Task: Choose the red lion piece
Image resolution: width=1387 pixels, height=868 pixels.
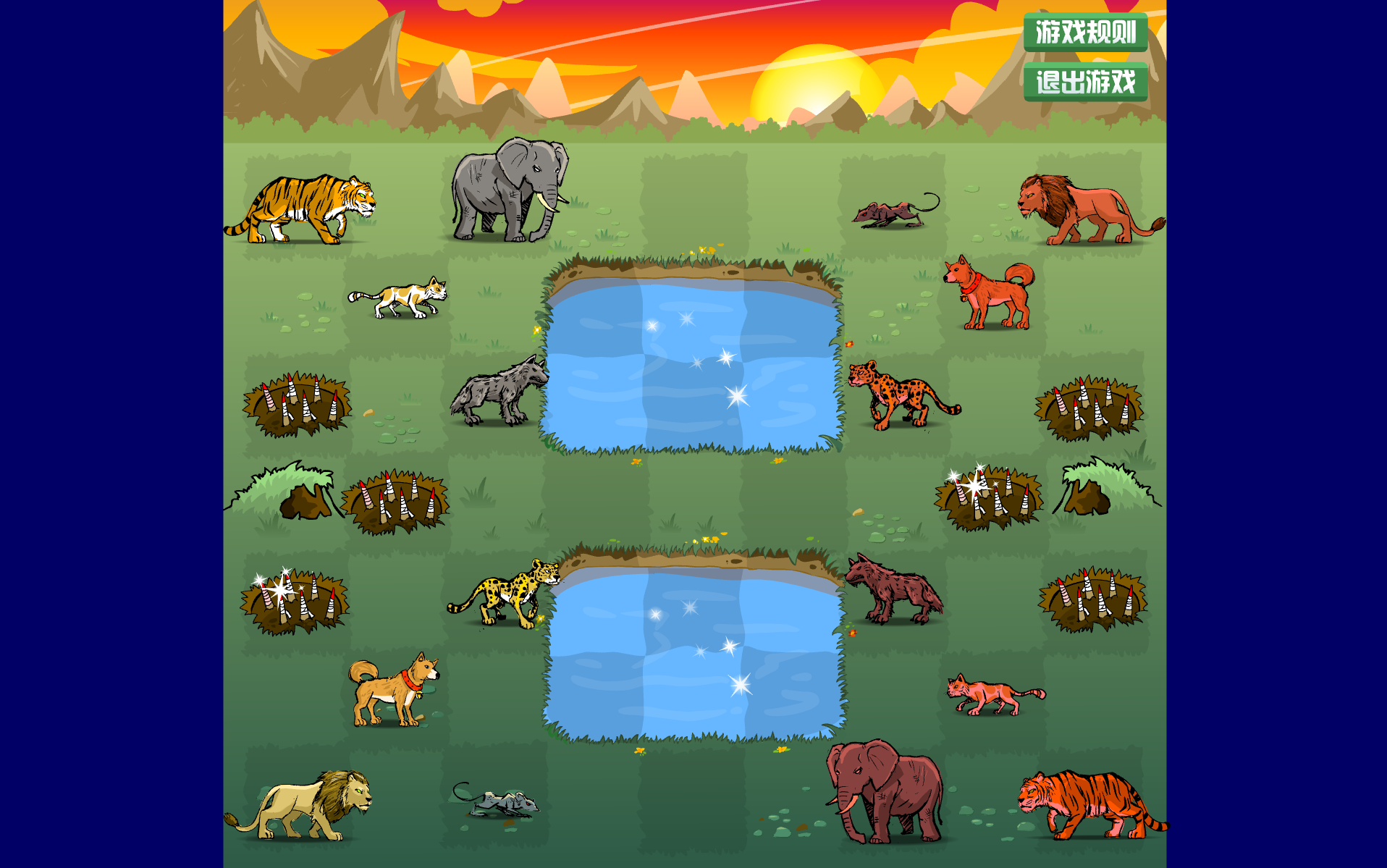Action: [1085, 209]
